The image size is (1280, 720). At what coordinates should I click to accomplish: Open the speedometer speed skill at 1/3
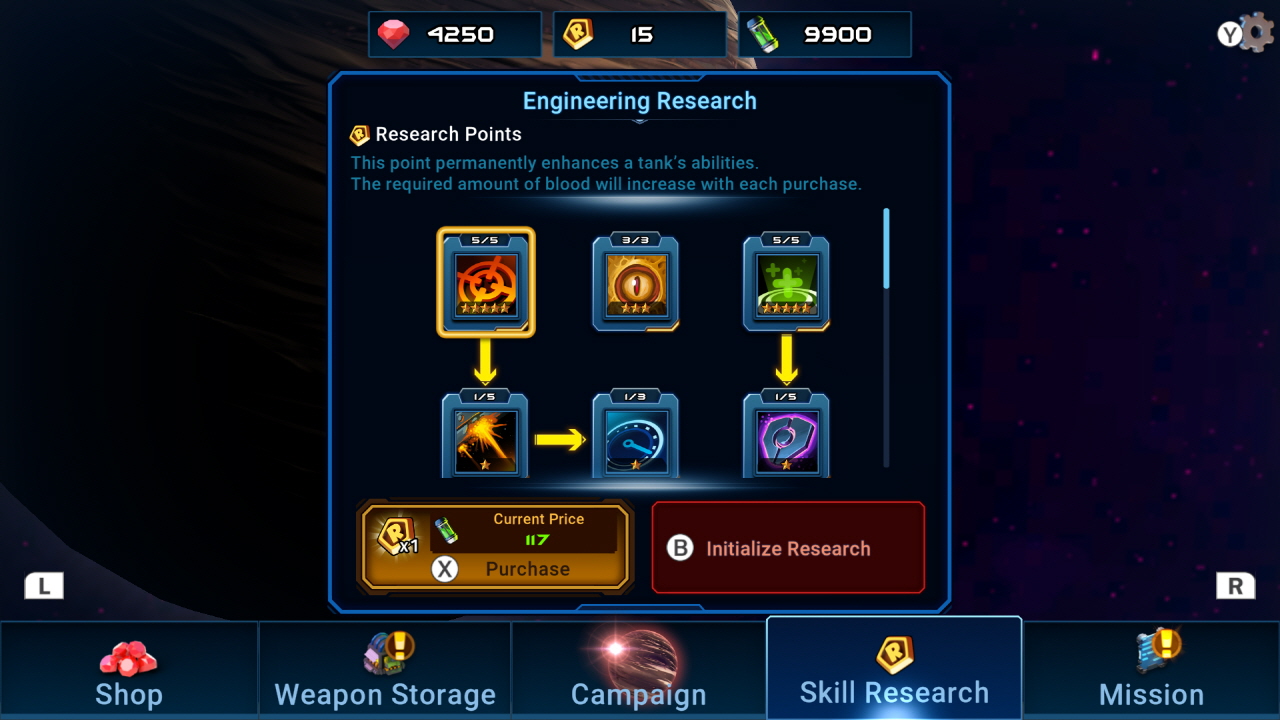[637, 436]
